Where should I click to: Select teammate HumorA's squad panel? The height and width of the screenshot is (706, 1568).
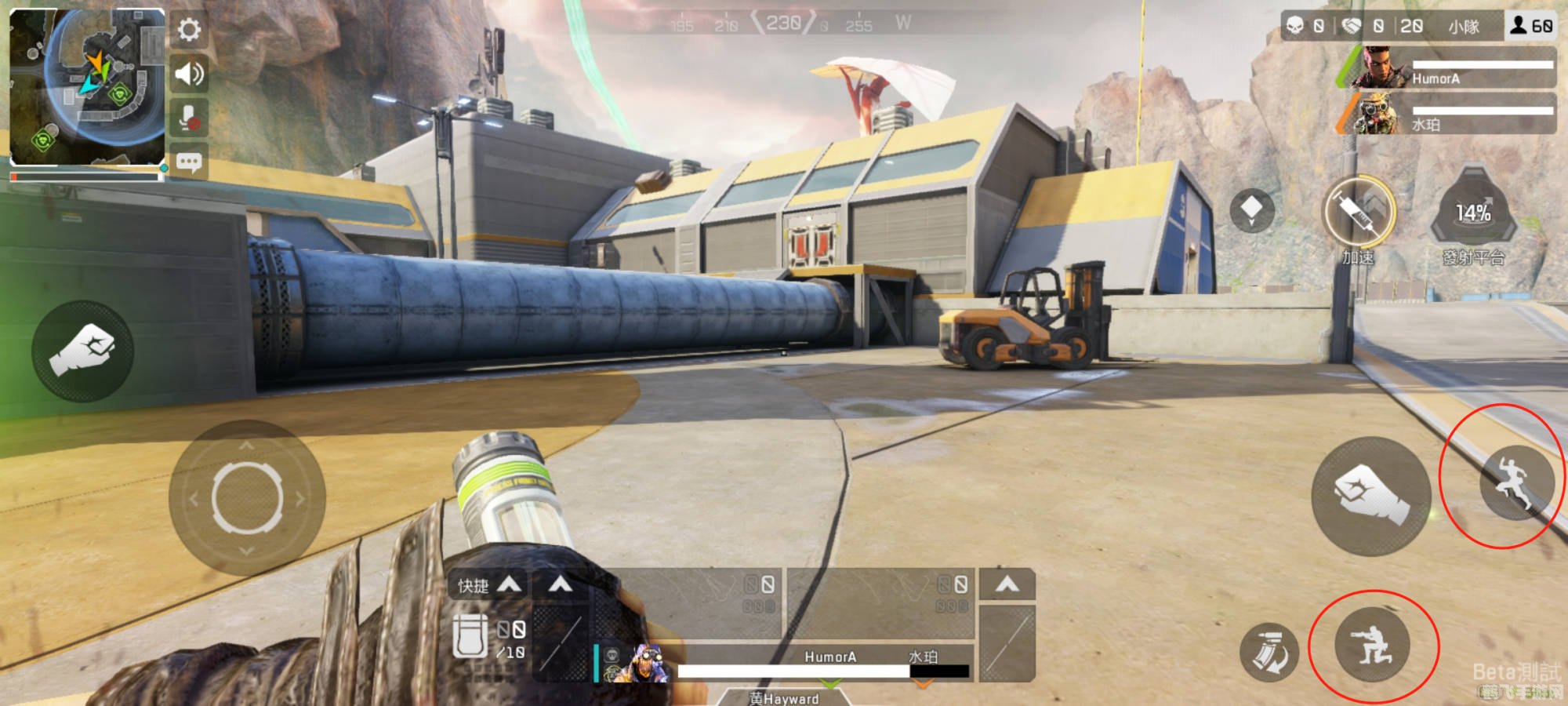pyautogui.click(x=1447, y=68)
